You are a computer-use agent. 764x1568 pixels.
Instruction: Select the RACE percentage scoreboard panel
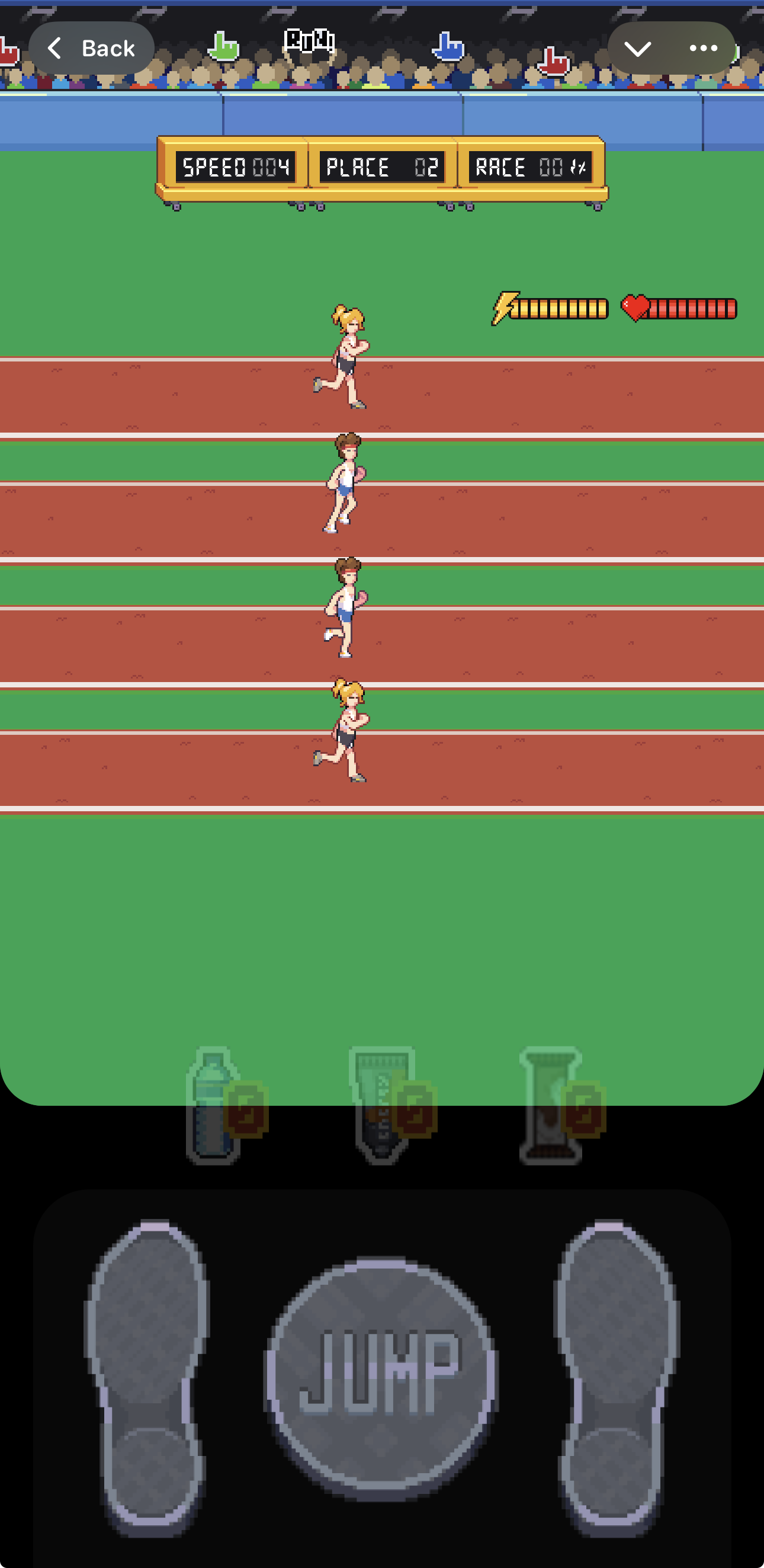529,166
